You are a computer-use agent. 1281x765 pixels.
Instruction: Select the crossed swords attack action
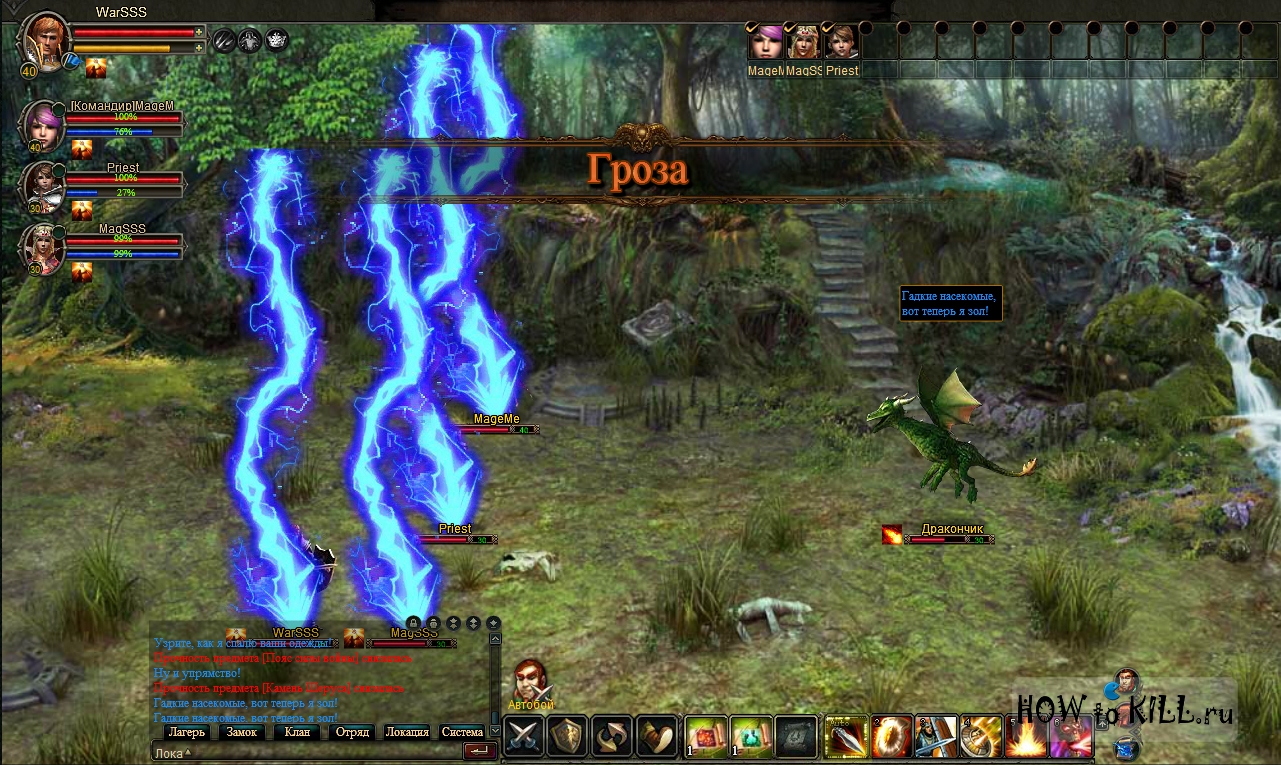tap(523, 738)
